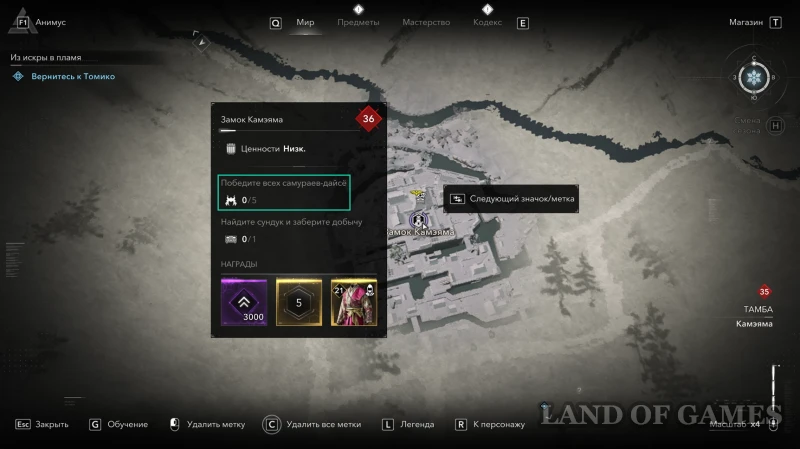Select the Вернитесь к Томико quest objective
This screenshot has height=449, width=800.
point(70,76)
